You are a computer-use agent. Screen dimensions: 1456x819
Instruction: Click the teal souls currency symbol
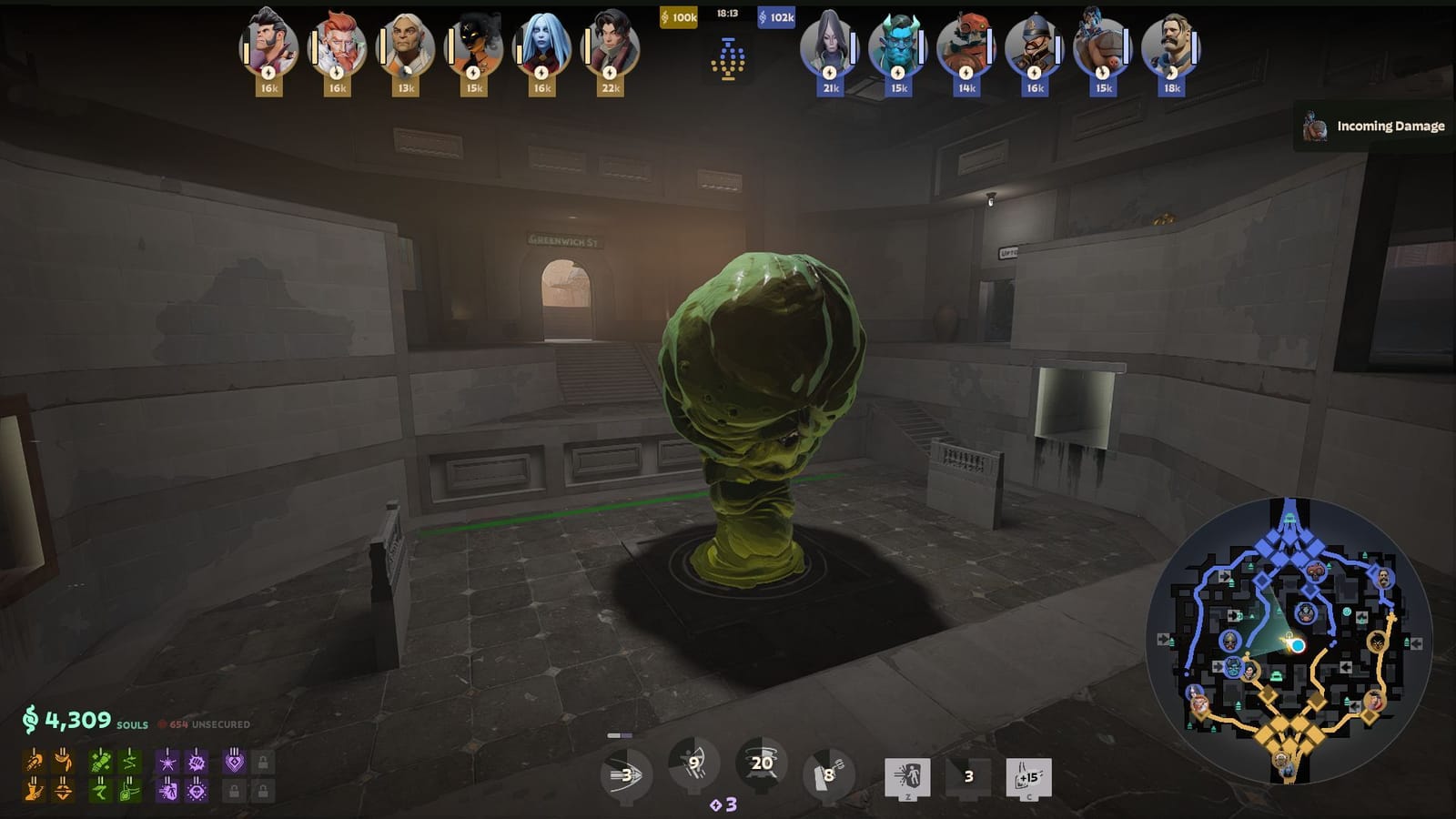point(32,720)
